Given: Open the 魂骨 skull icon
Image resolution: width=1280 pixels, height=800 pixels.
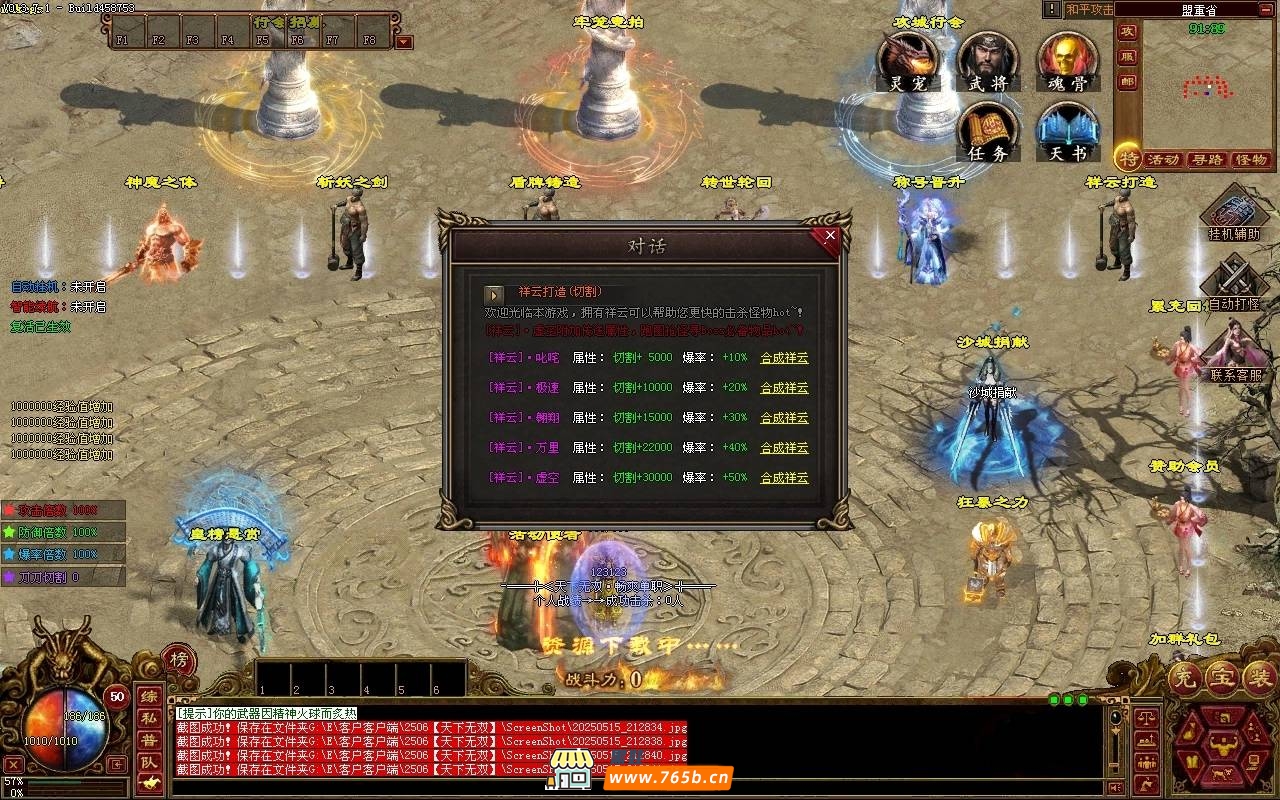Looking at the screenshot, I should coord(1067,60).
